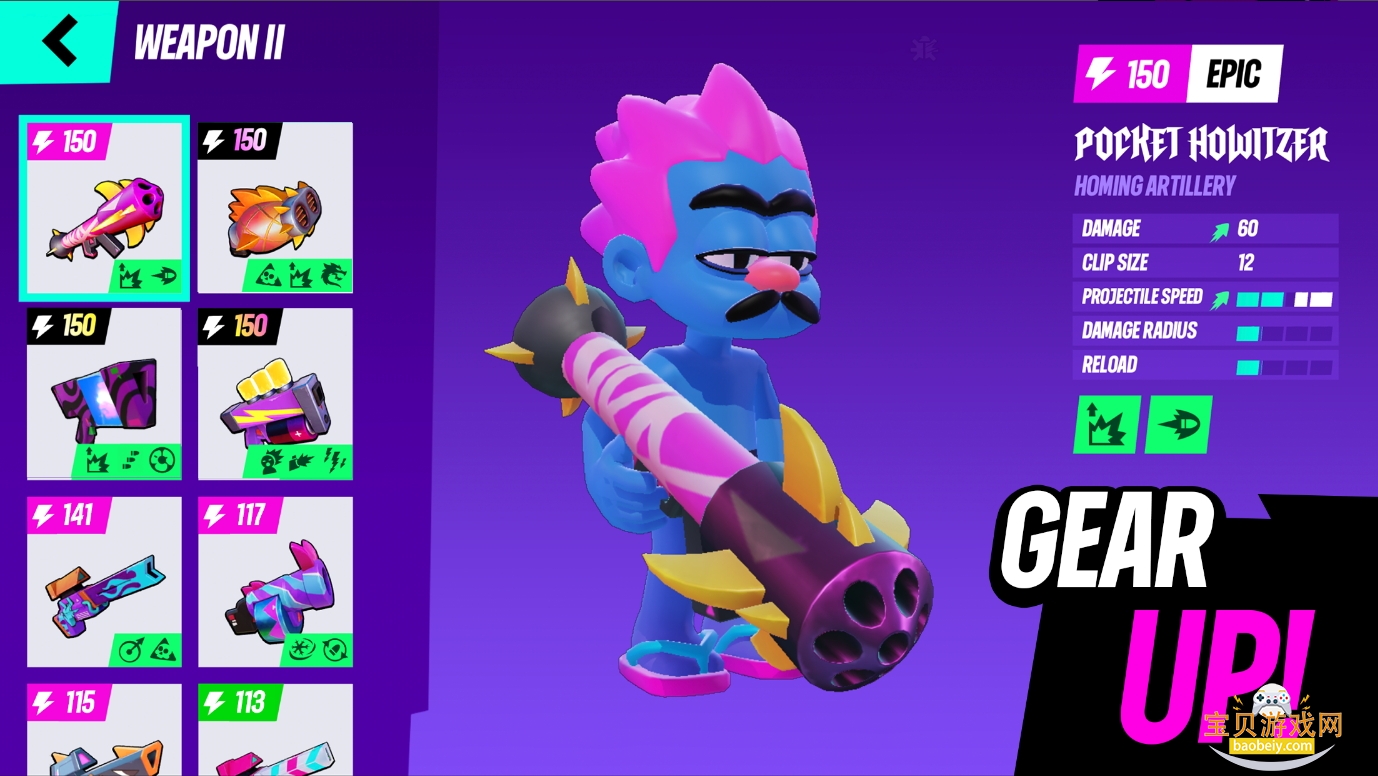Select the explosion damage perk icon on Pocket Howitzer
This screenshot has height=776, width=1378.
(1105, 423)
